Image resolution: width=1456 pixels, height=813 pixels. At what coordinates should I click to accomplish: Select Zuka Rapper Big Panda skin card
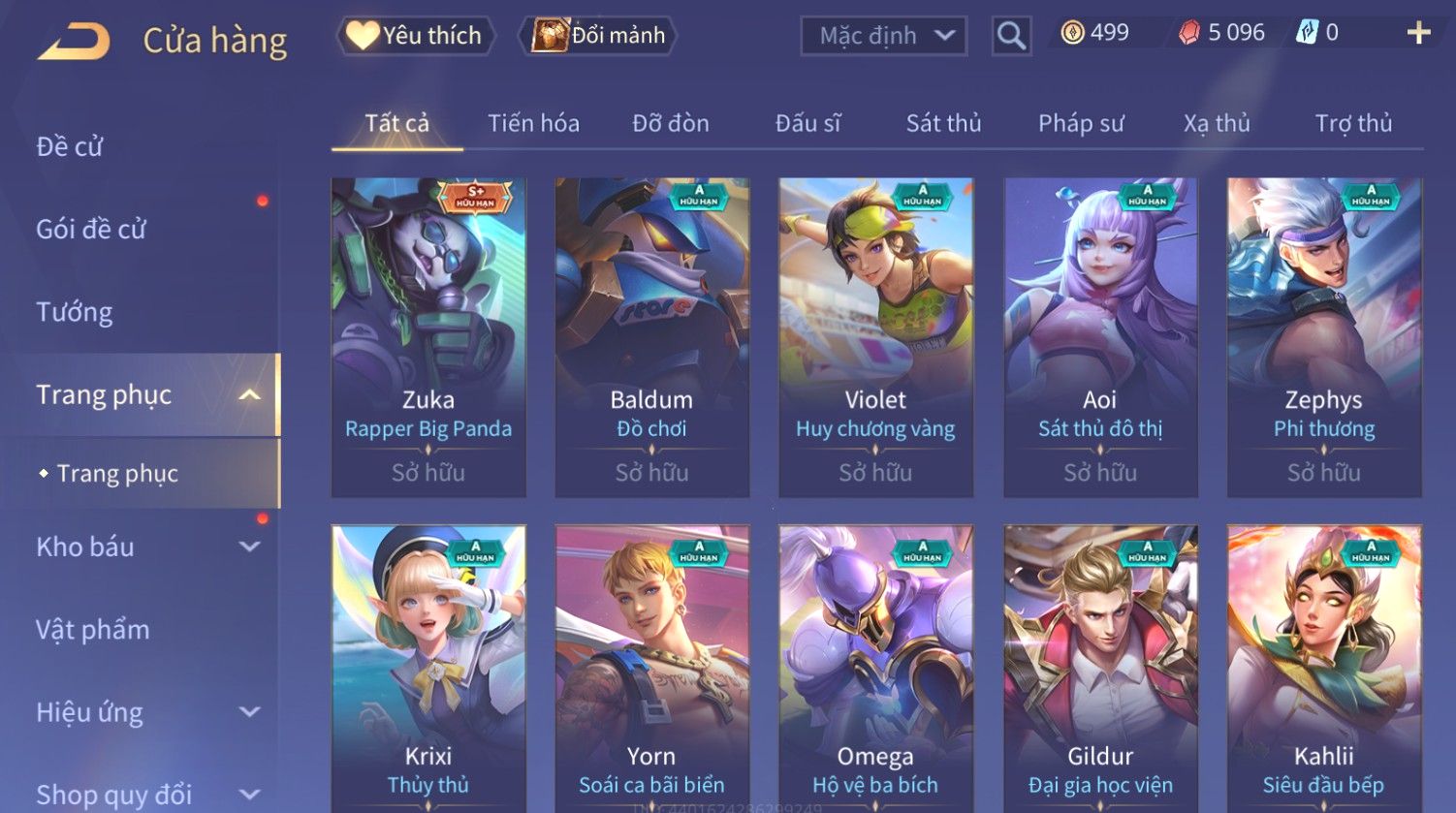[x=428, y=336]
